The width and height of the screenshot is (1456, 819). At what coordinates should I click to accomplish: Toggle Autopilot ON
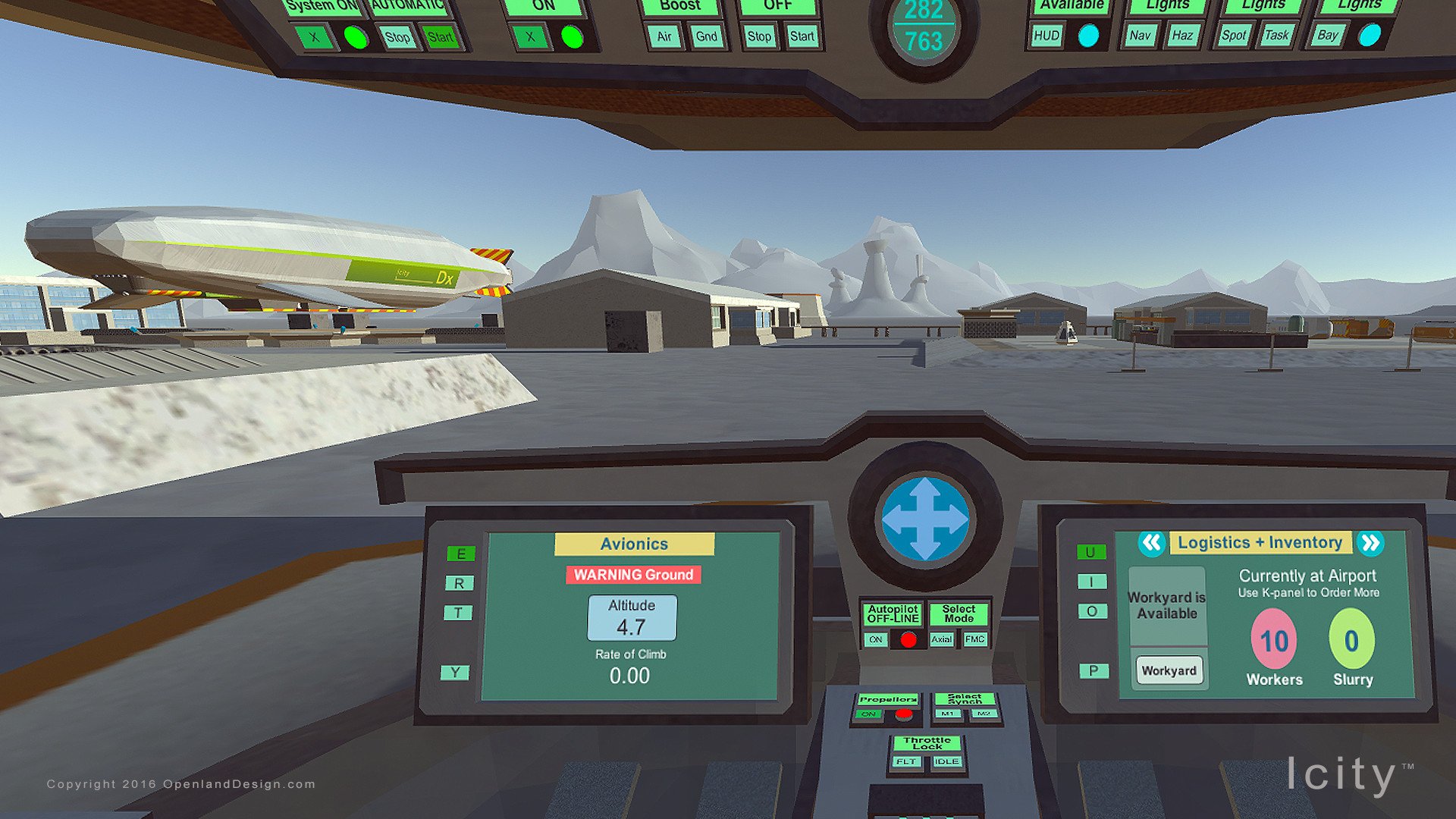pos(877,640)
